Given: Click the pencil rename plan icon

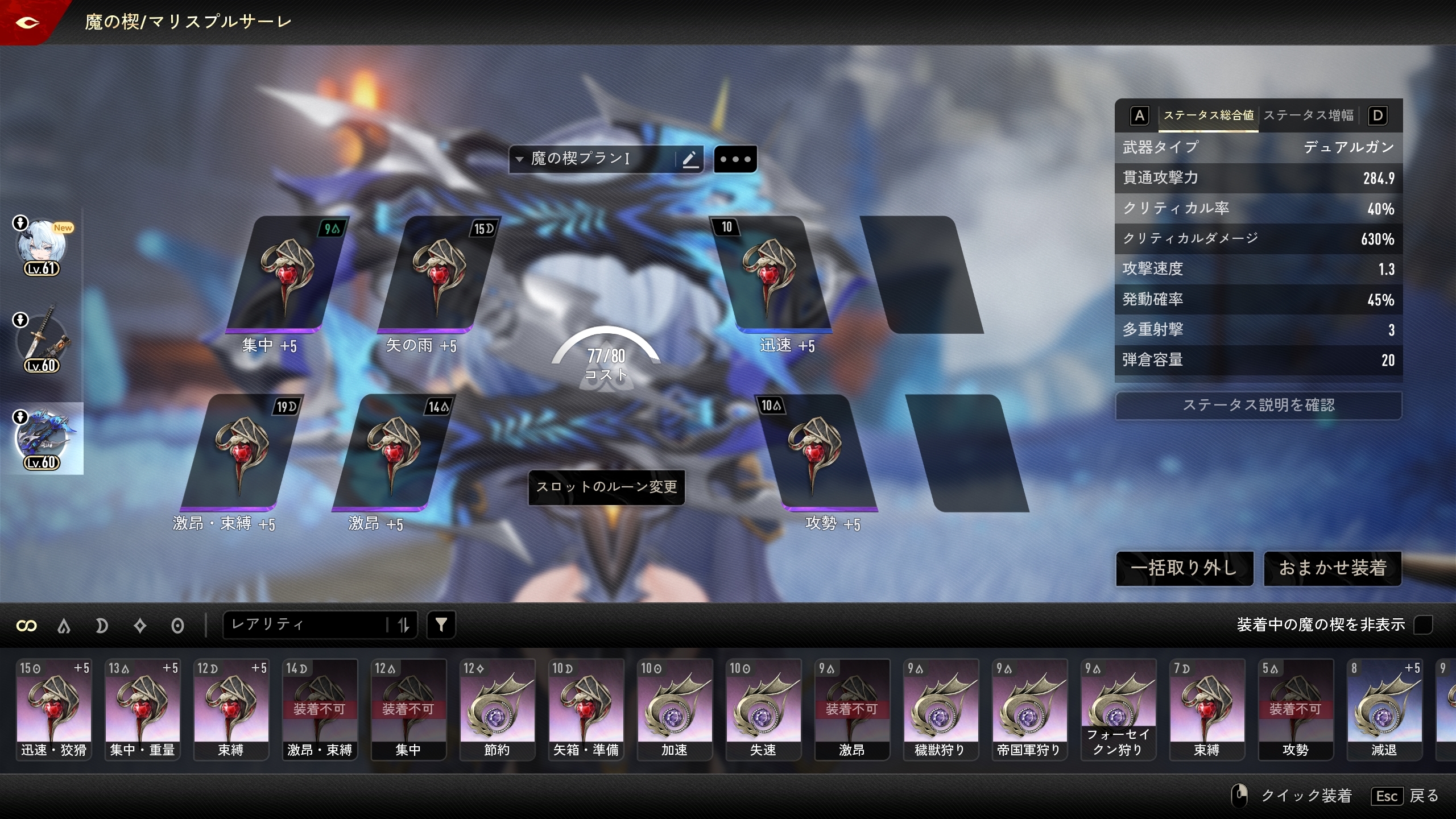Looking at the screenshot, I should pyautogui.click(x=690, y=159).
